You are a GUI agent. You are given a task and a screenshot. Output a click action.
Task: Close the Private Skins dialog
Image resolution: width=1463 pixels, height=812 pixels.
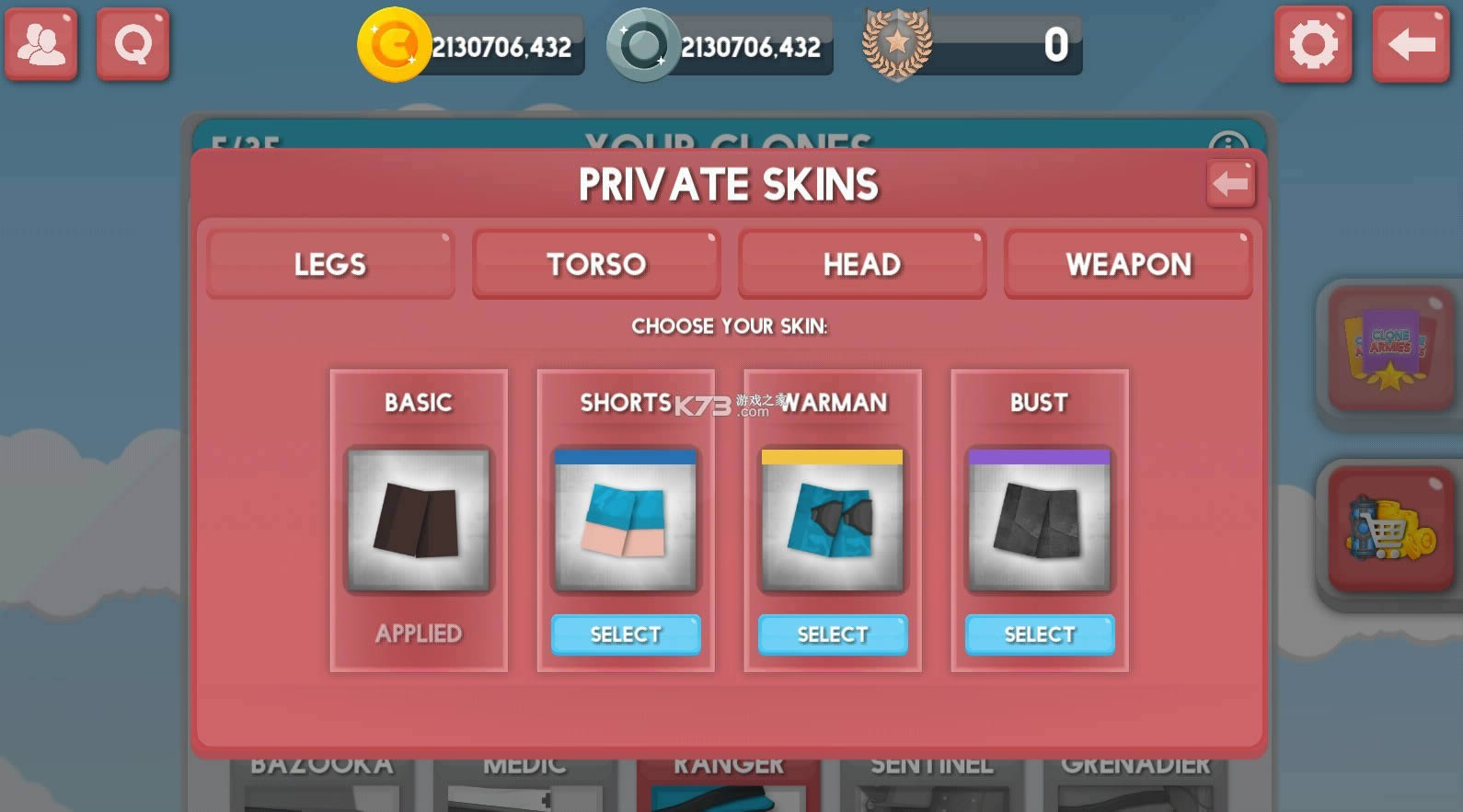point(1230,183)
